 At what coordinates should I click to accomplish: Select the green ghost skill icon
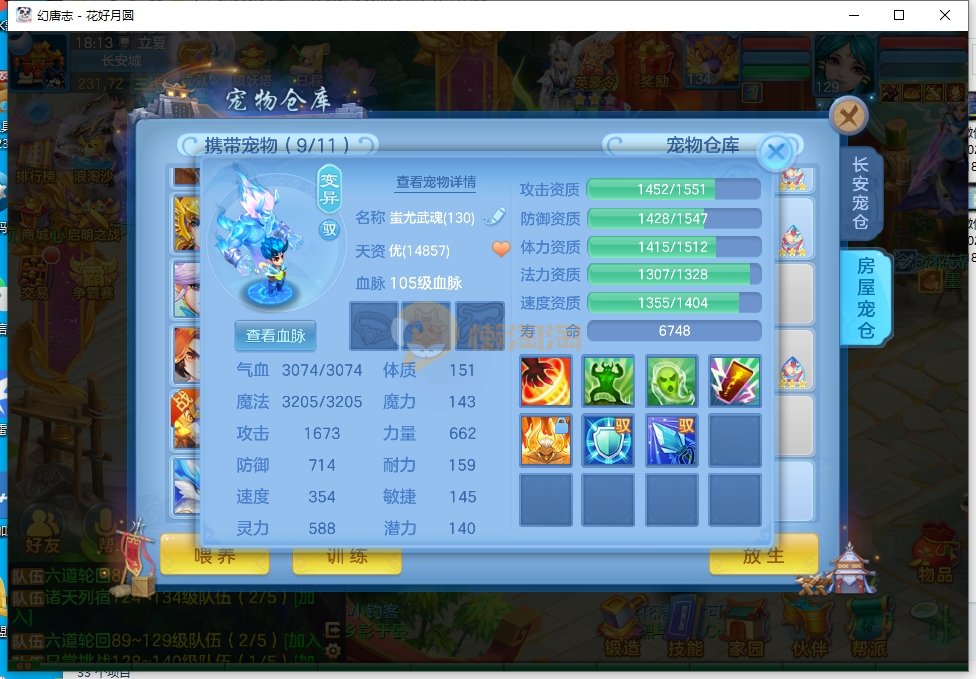(671, 380)
